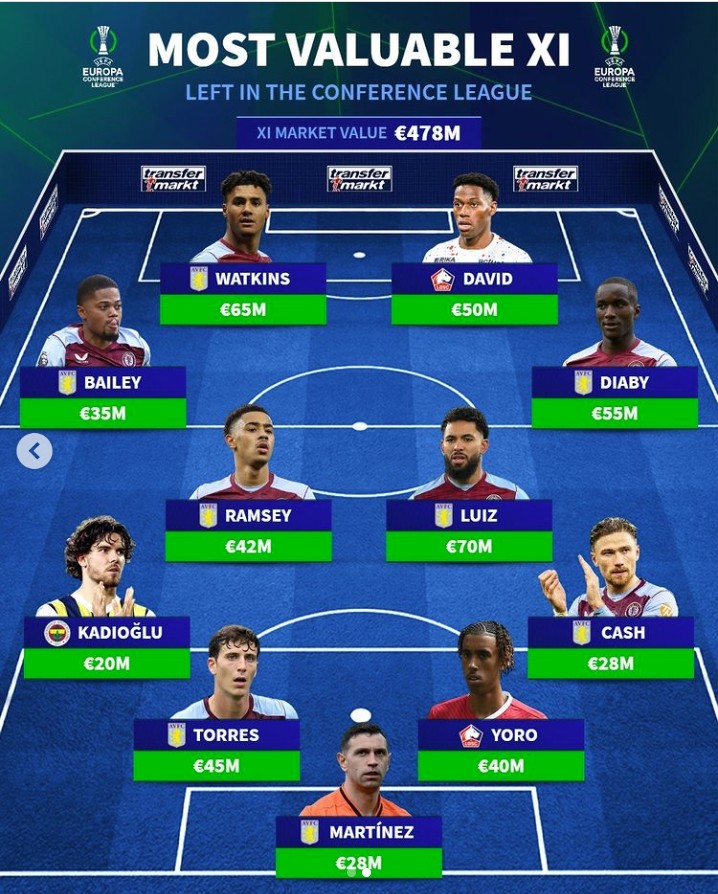Go back to the previous carousel slide
The height and width of the screenshot is (894, 718).
click(x=34, y=451)
